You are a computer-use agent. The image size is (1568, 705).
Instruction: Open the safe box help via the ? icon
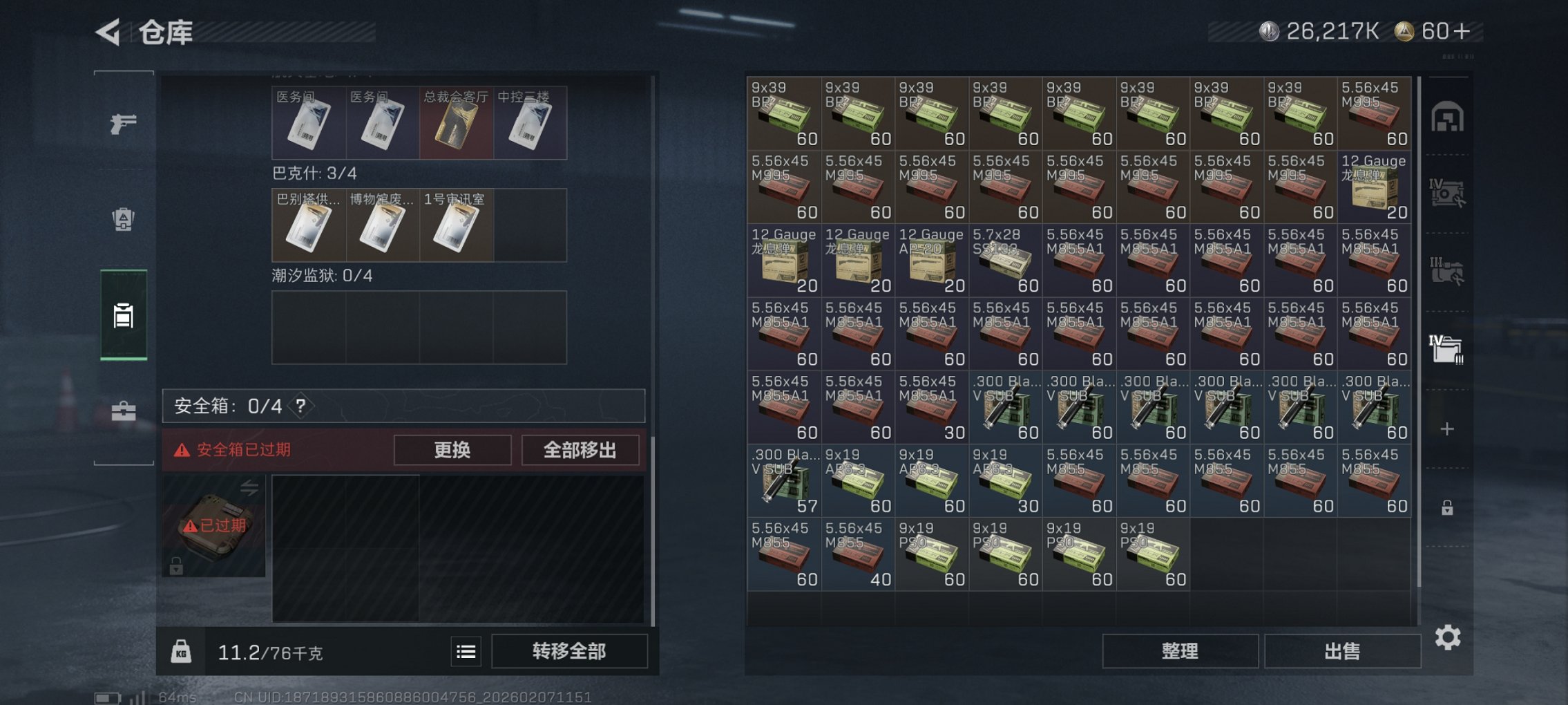point(299,406)
